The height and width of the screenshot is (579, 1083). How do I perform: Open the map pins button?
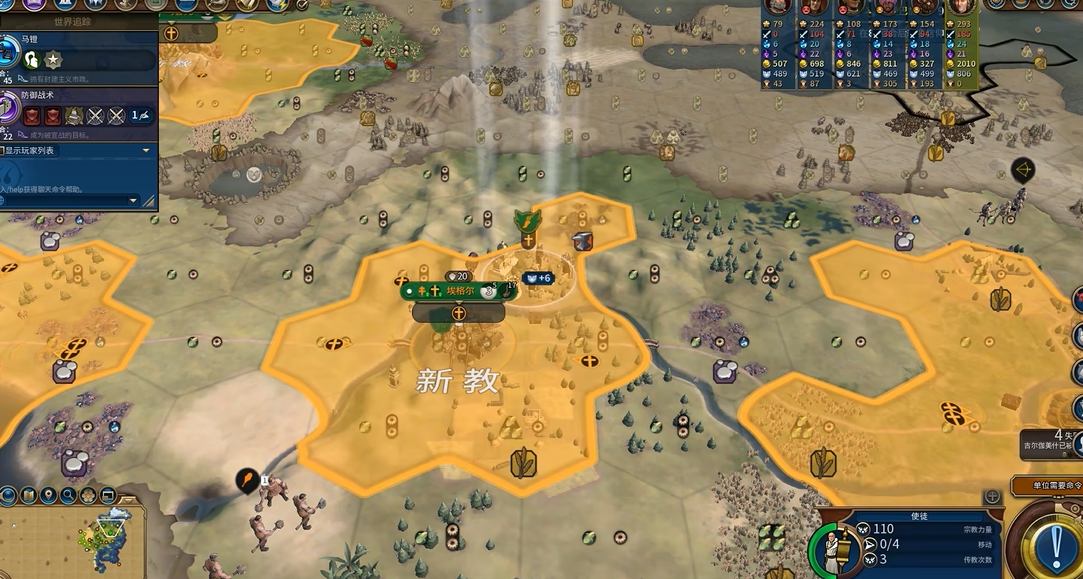coord(48,495)
